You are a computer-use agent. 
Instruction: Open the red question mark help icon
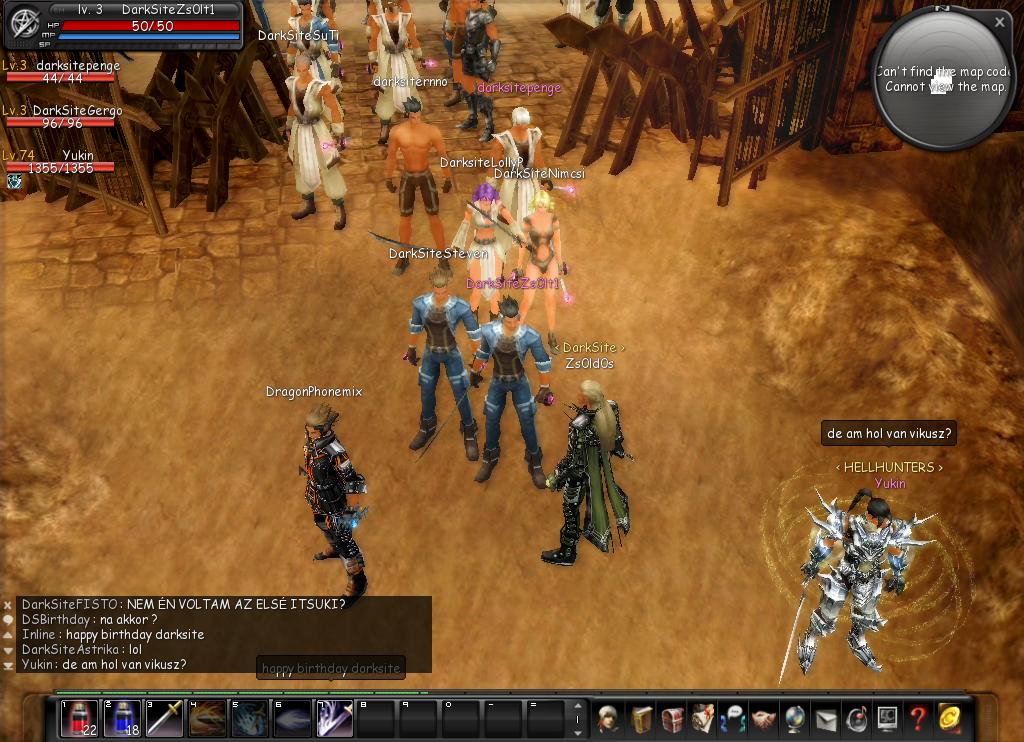(917, 718)
